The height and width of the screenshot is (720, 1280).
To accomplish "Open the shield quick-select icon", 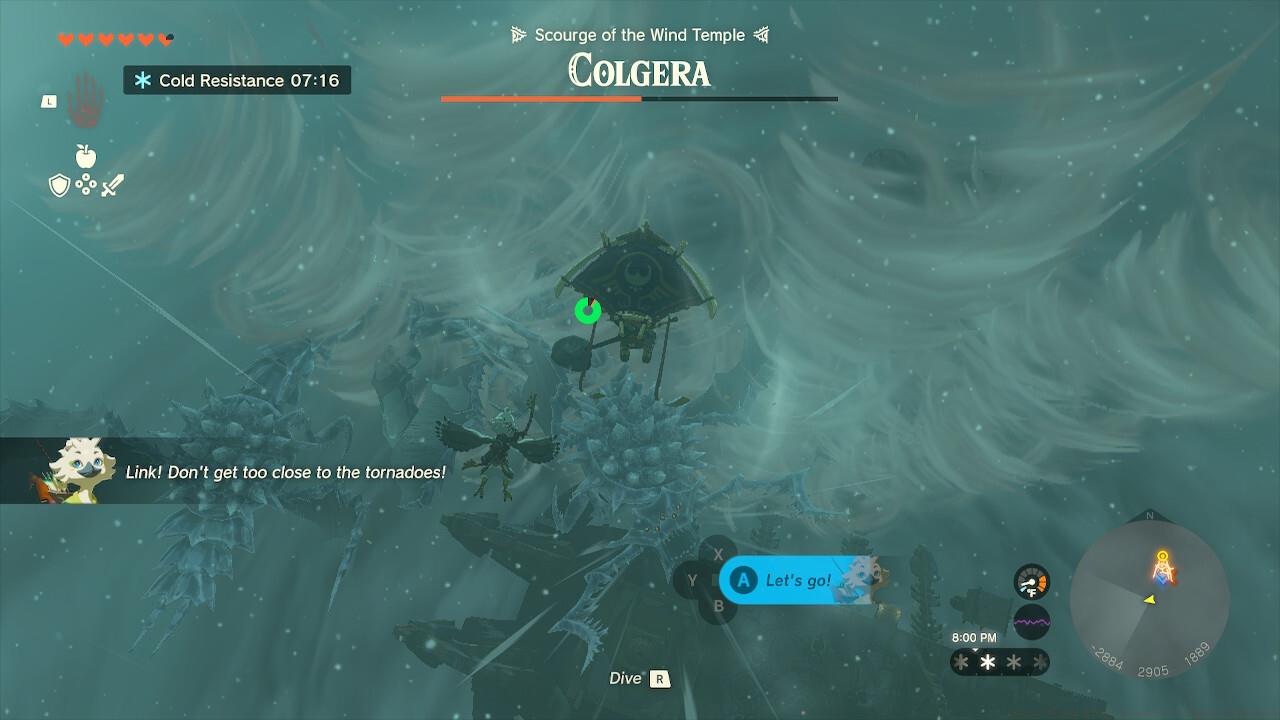I will (59, 185).
